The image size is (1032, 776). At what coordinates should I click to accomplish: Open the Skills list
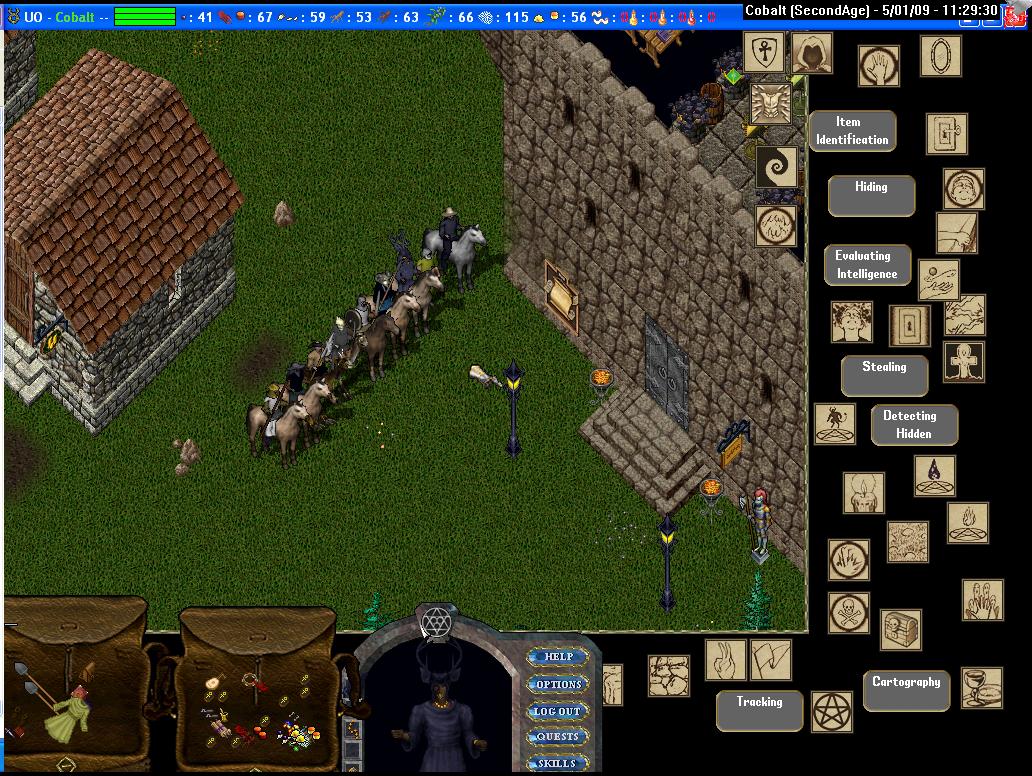tap(558, 763)
